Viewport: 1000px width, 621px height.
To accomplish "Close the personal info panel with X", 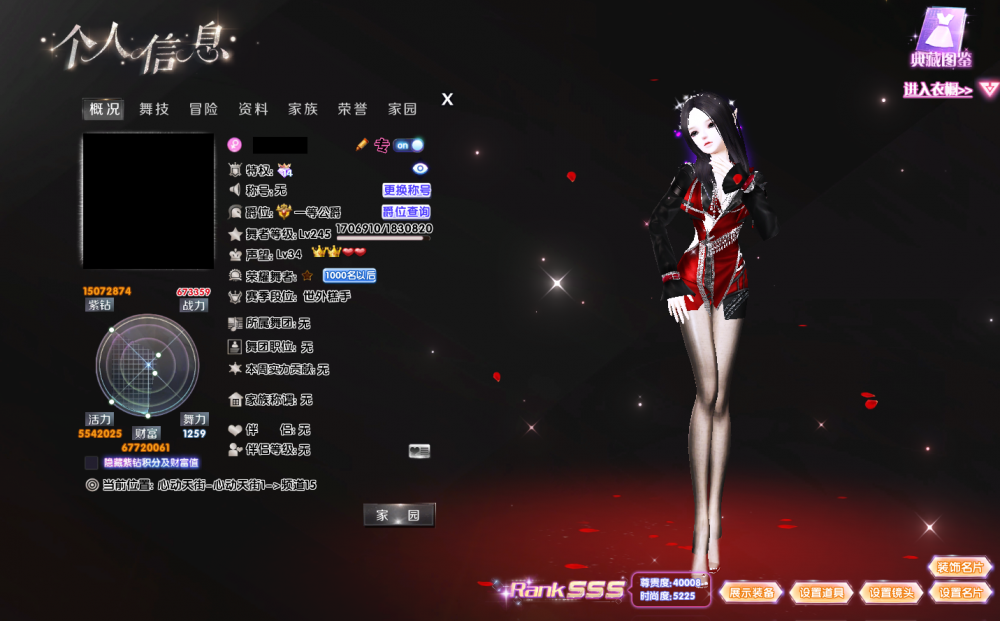I will pos(447,99).
